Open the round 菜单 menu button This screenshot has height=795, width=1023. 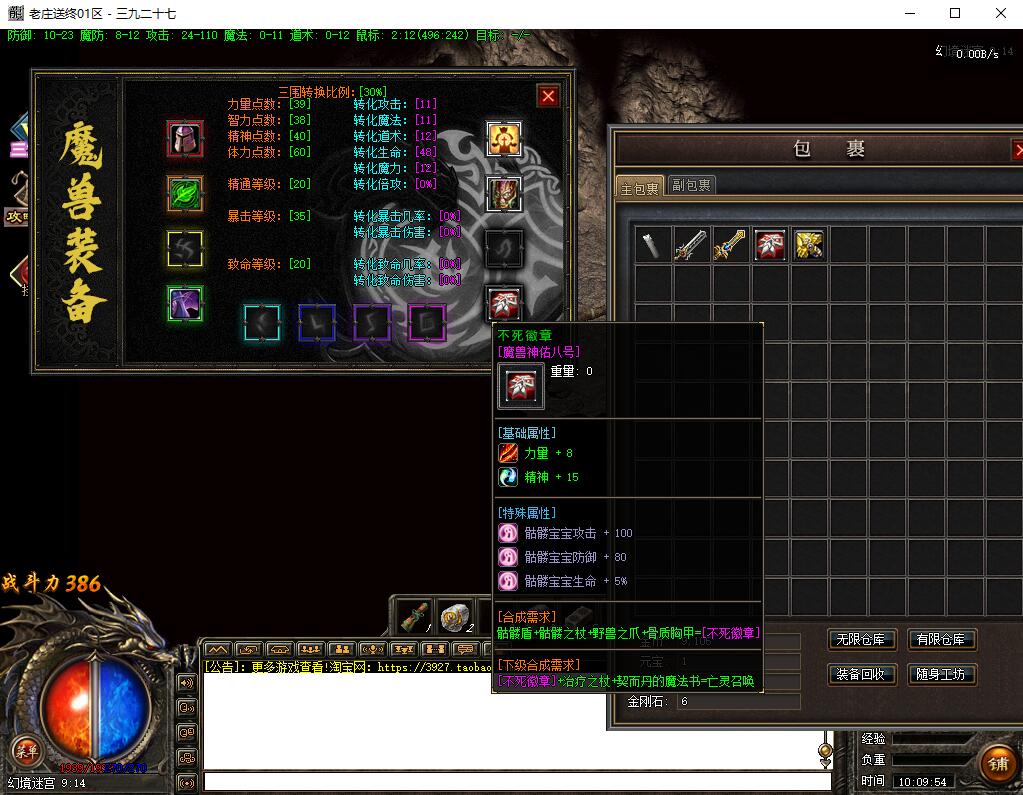click(26, 751)
